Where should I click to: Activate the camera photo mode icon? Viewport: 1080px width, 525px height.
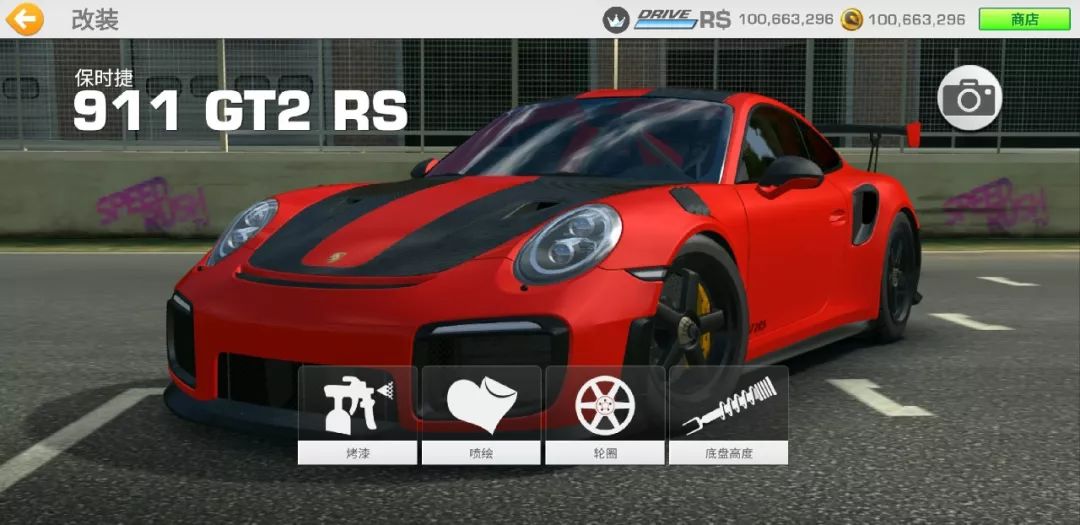pos(969,97)
